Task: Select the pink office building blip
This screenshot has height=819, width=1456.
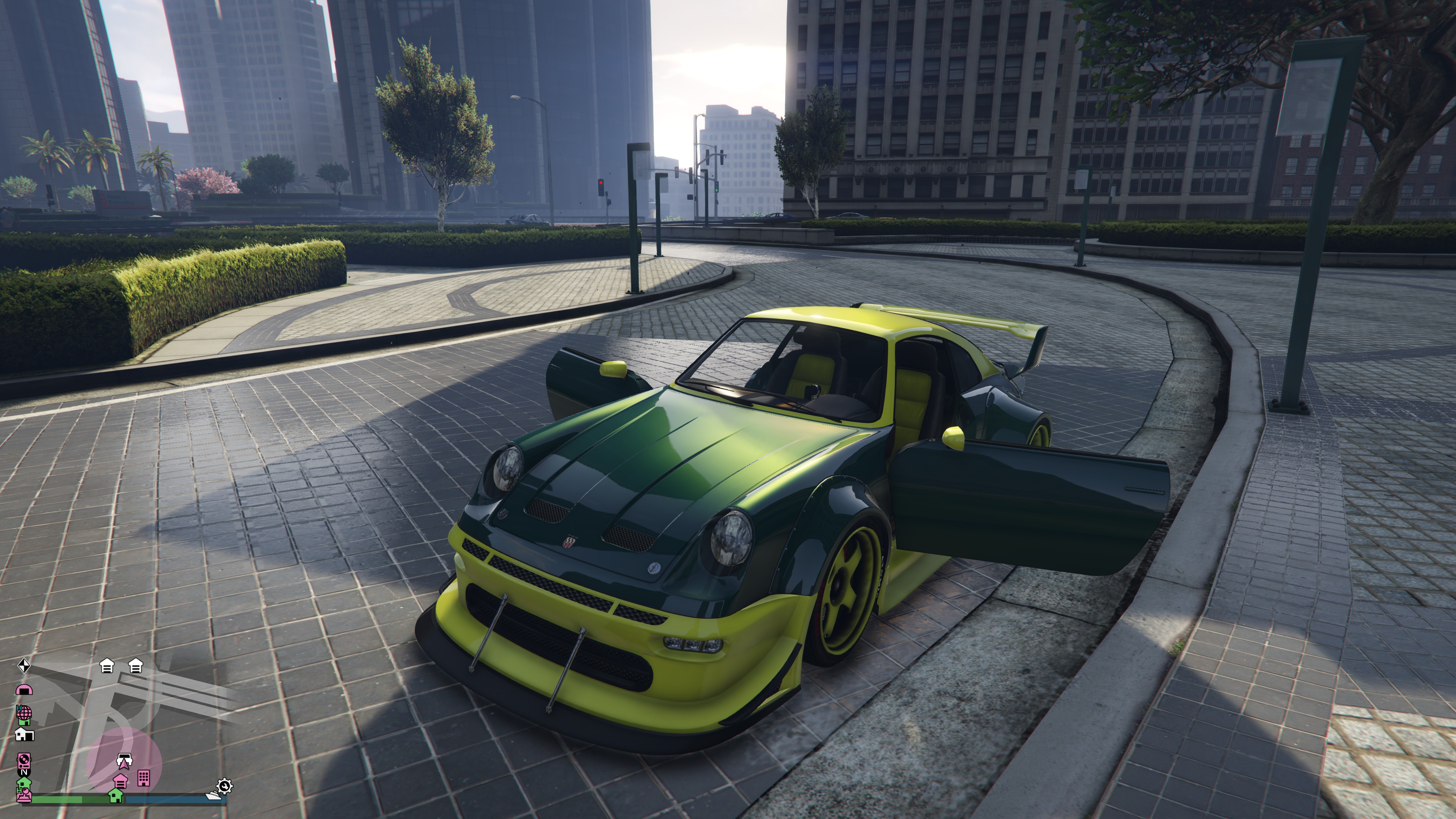Action: tap(144, 778)
